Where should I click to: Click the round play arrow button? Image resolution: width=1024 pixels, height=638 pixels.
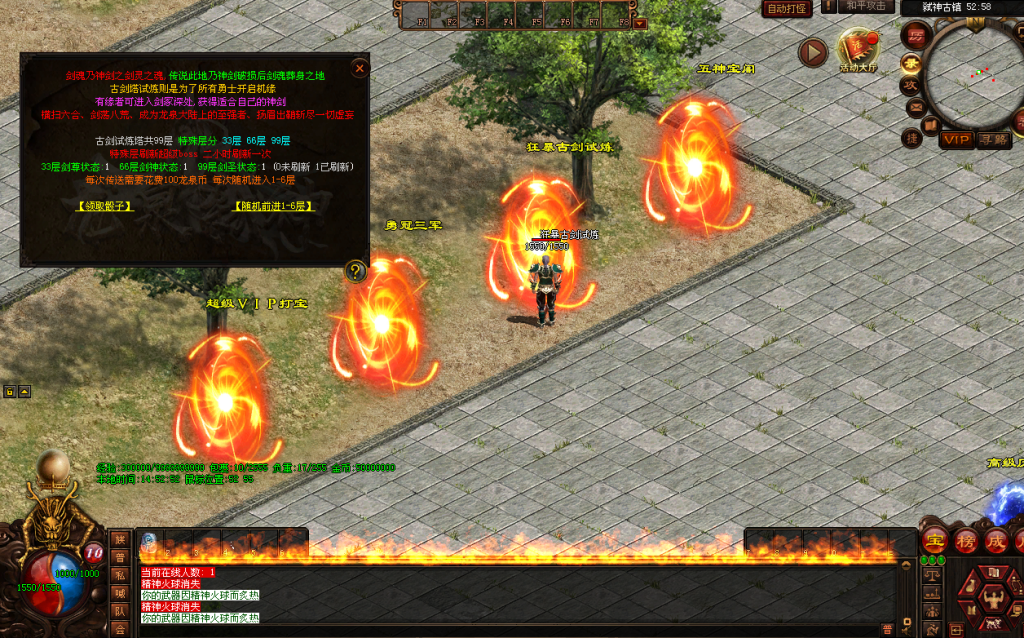pyautogui.click(x=813, y=52)
